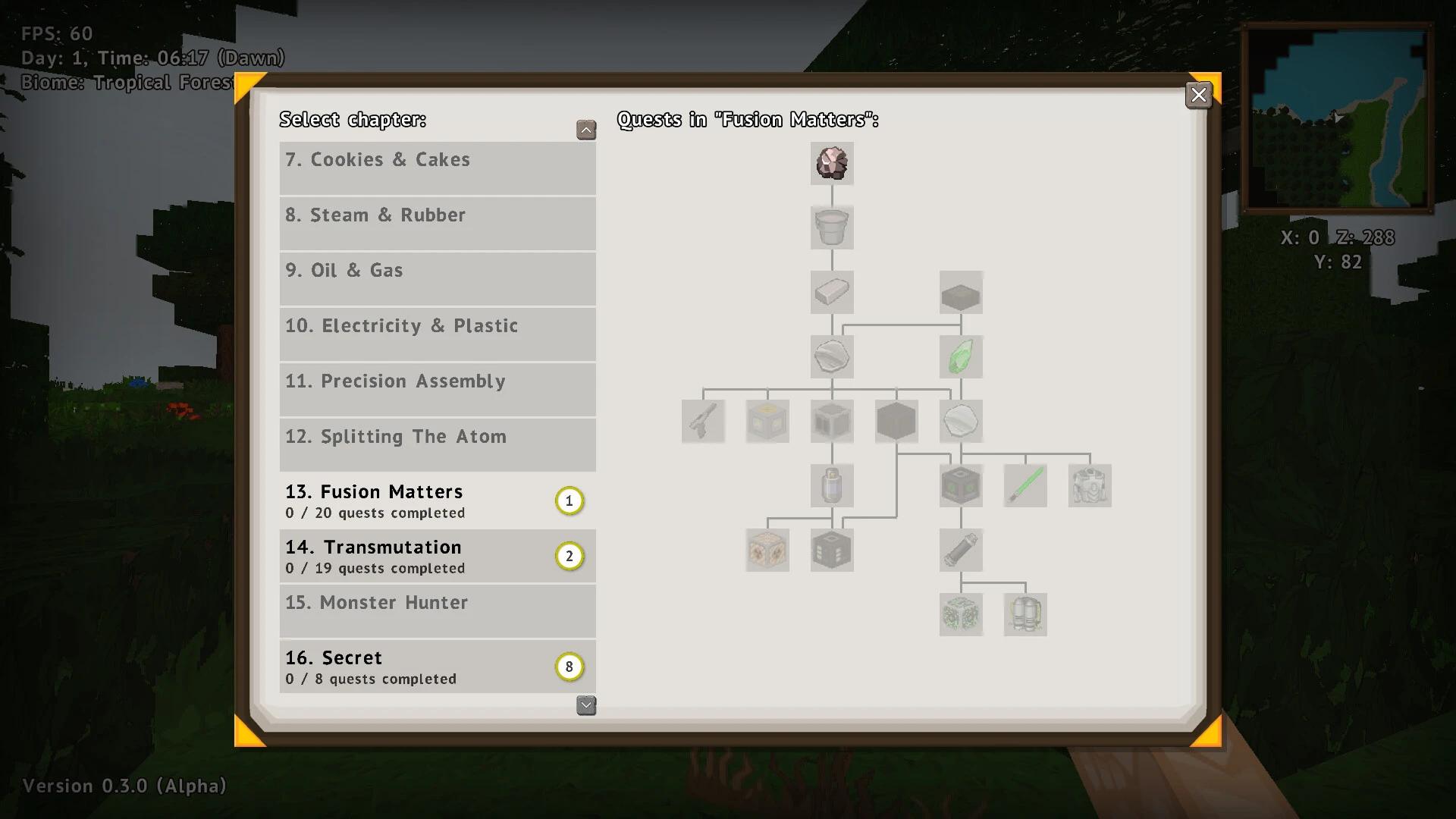Open the armor chestplate quest icon
This screenshot has width=1456, height=819.
[x=1090, y=485]
